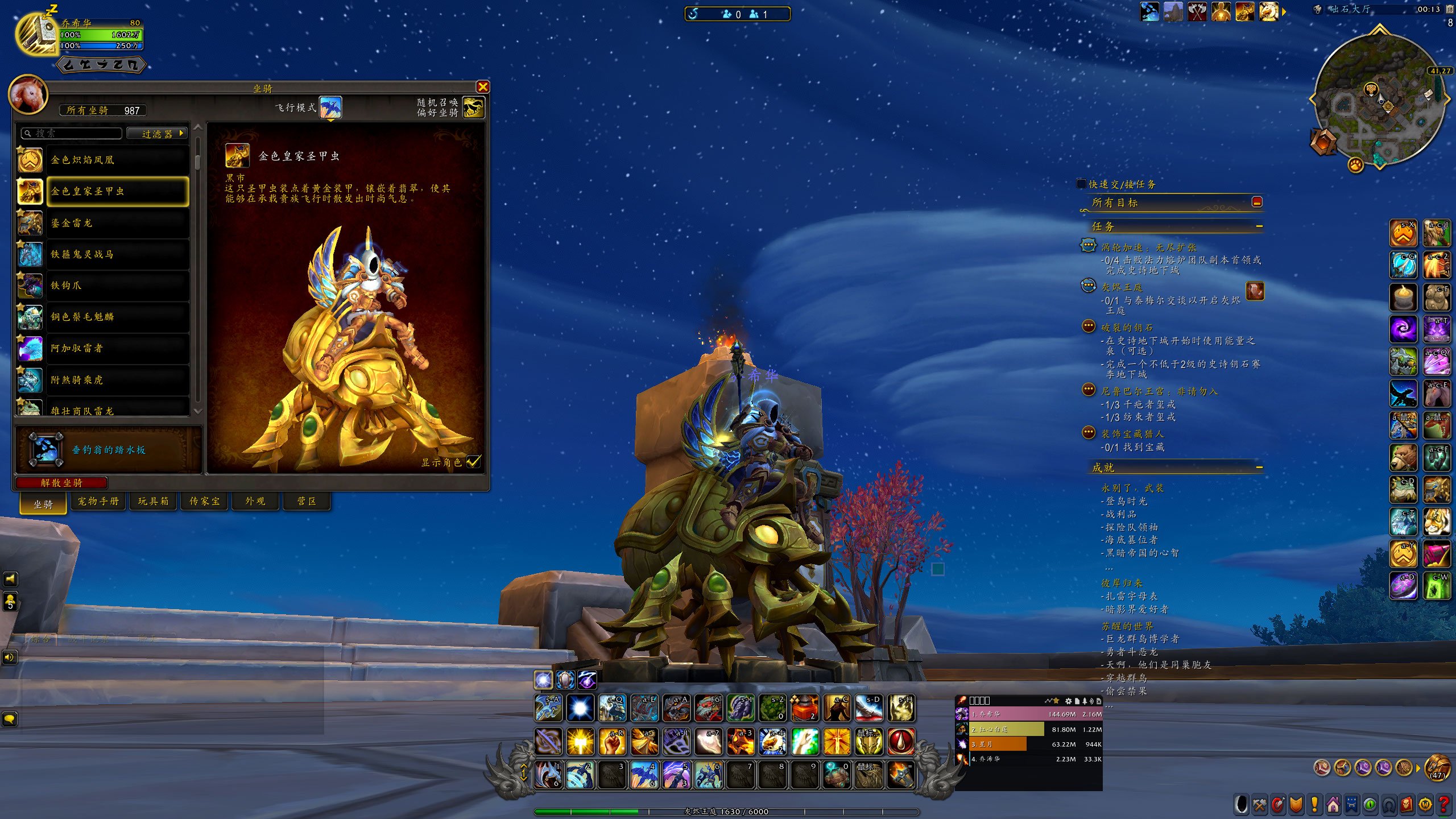1456x819 pixels.
Task: Pick 阿加驭雷者 from the mount list
Action: click(117, 348)
